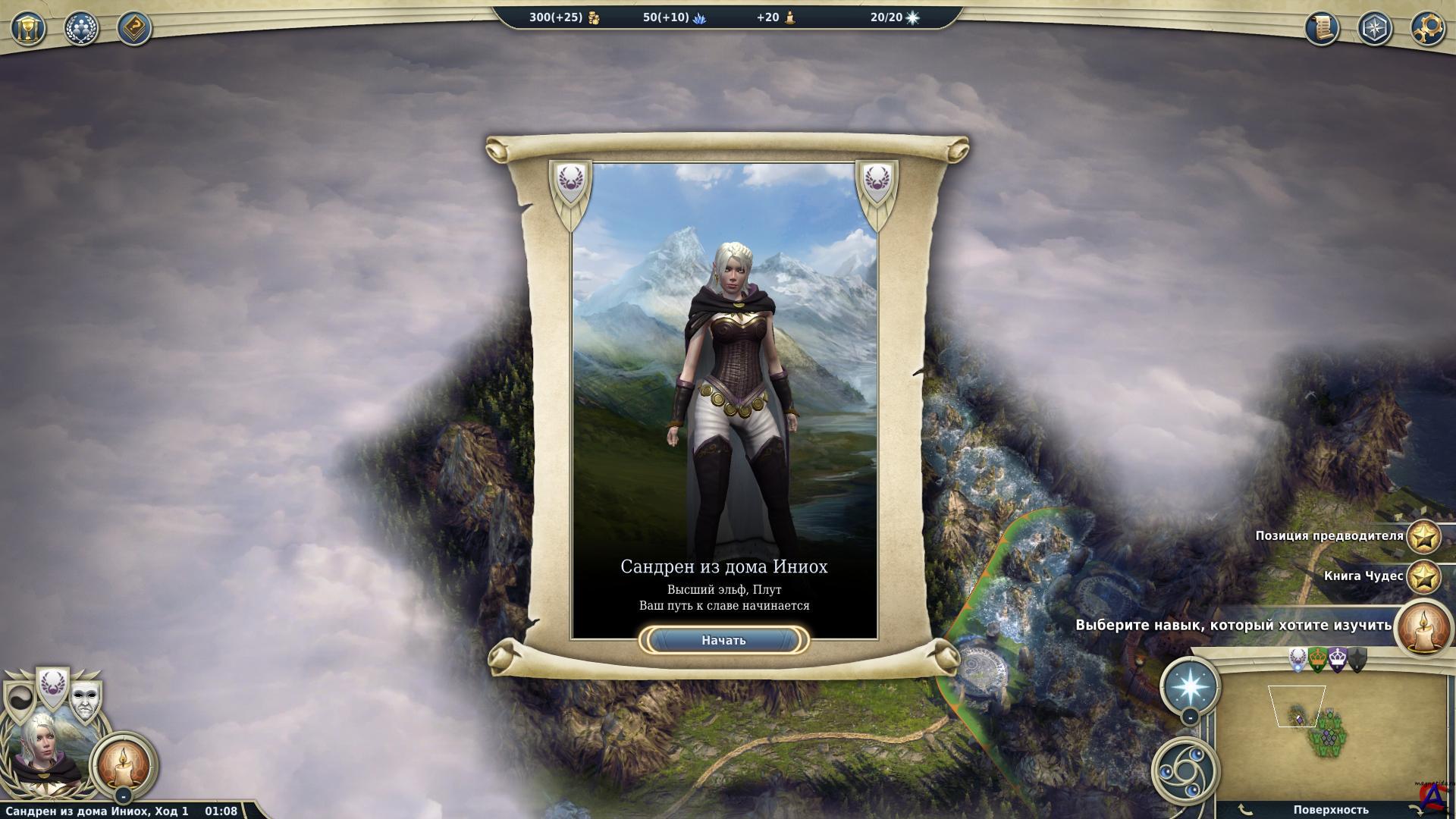
Task: Click the white mask class shield
Action: click(86, 701)
